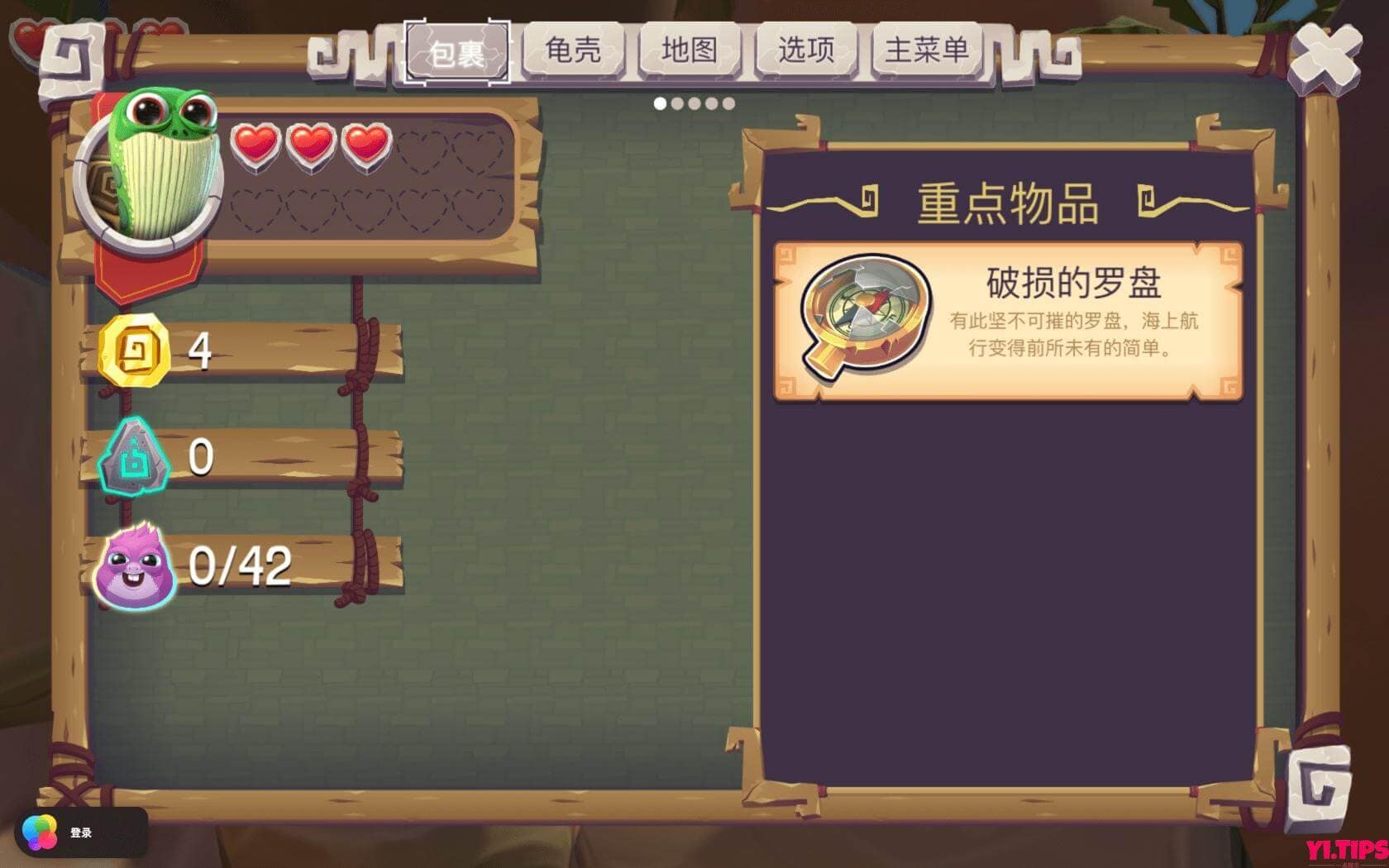Click the pink creature collection icon
Image resolution: width=1389 pixels, height=868 pixels.
pos(132,565)
